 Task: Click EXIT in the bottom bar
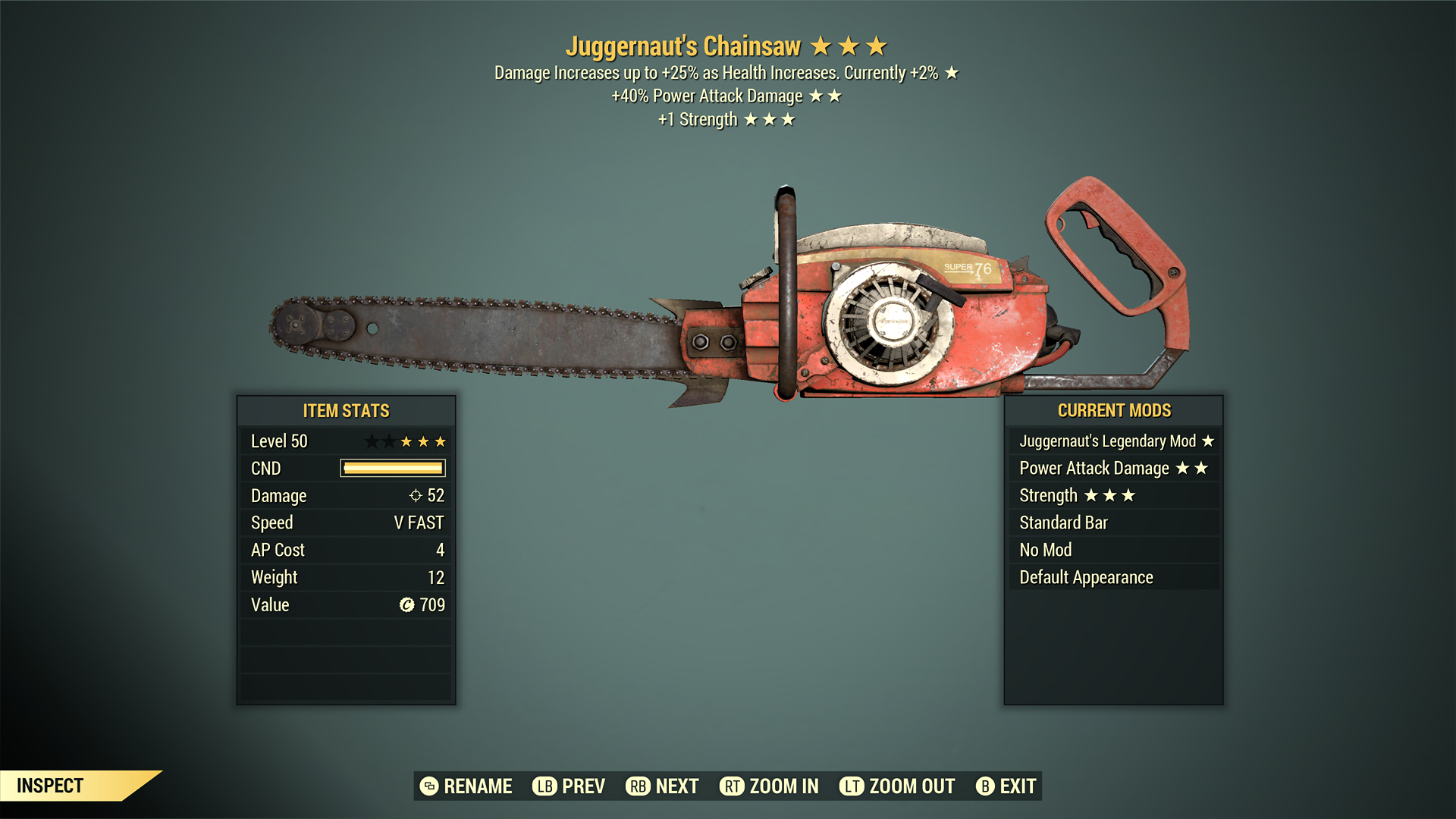click(1016, 786)
